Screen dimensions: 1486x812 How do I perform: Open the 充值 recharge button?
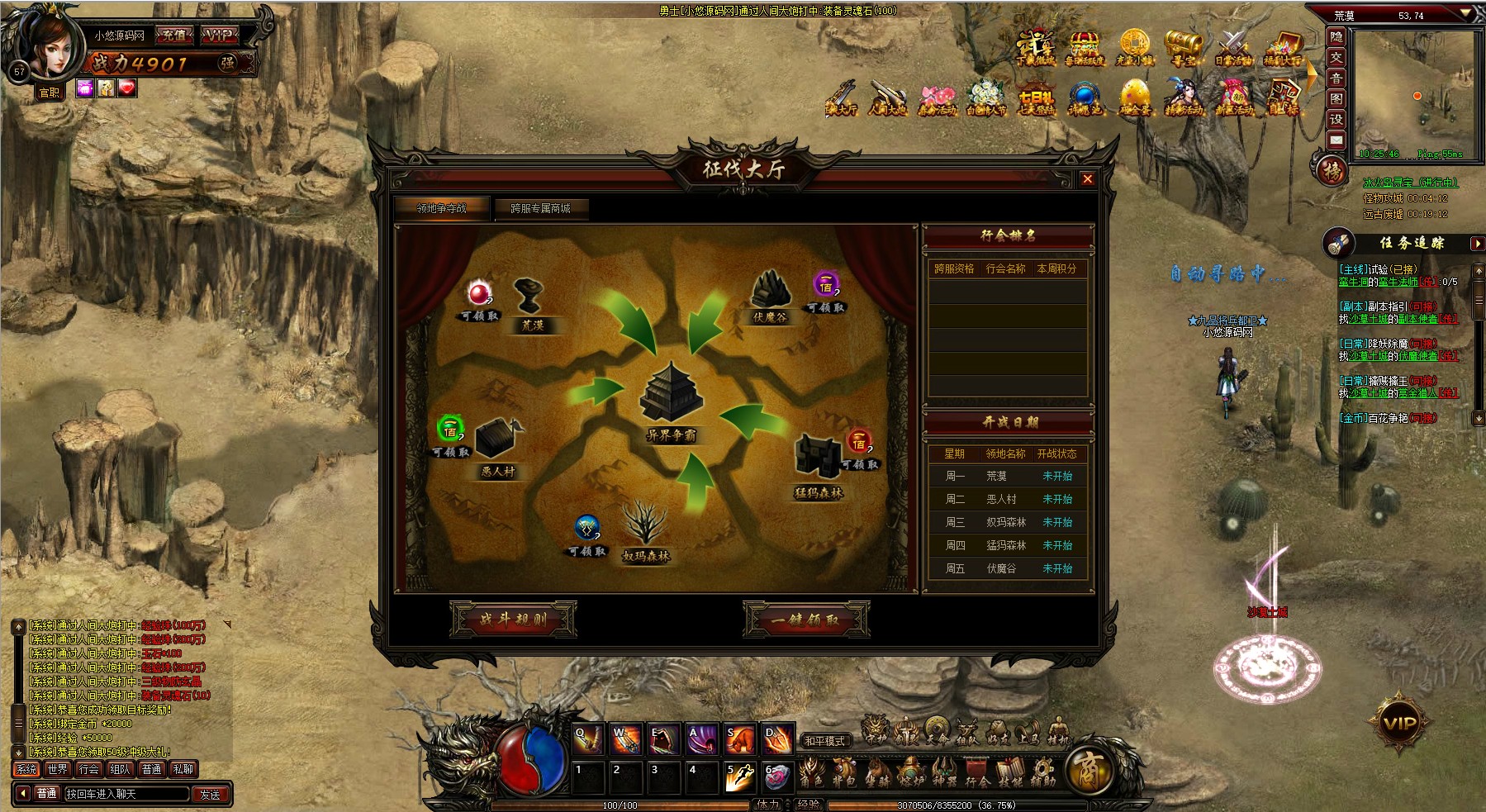[173, 36]
